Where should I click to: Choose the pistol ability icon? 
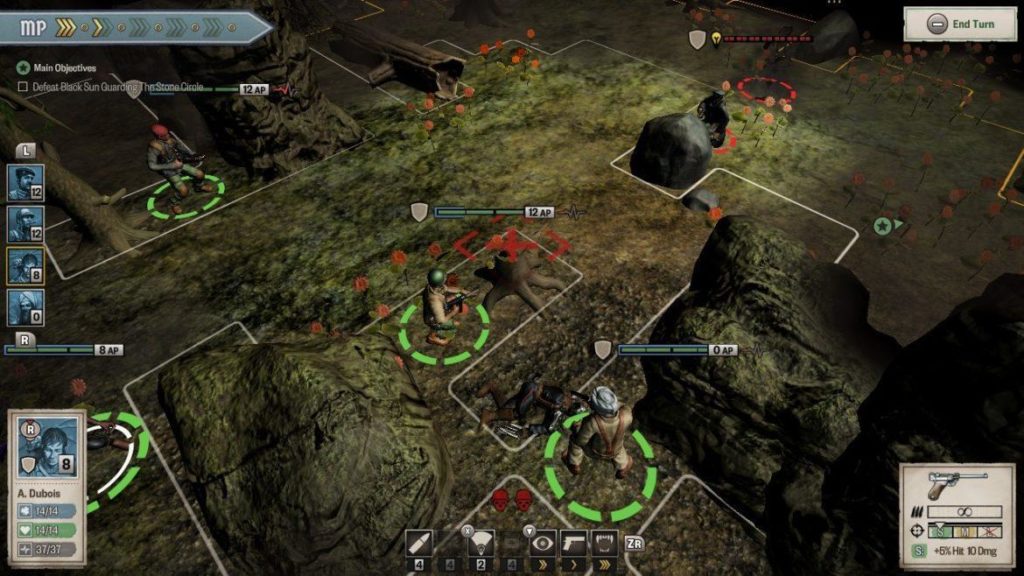[x=574, y=542]
